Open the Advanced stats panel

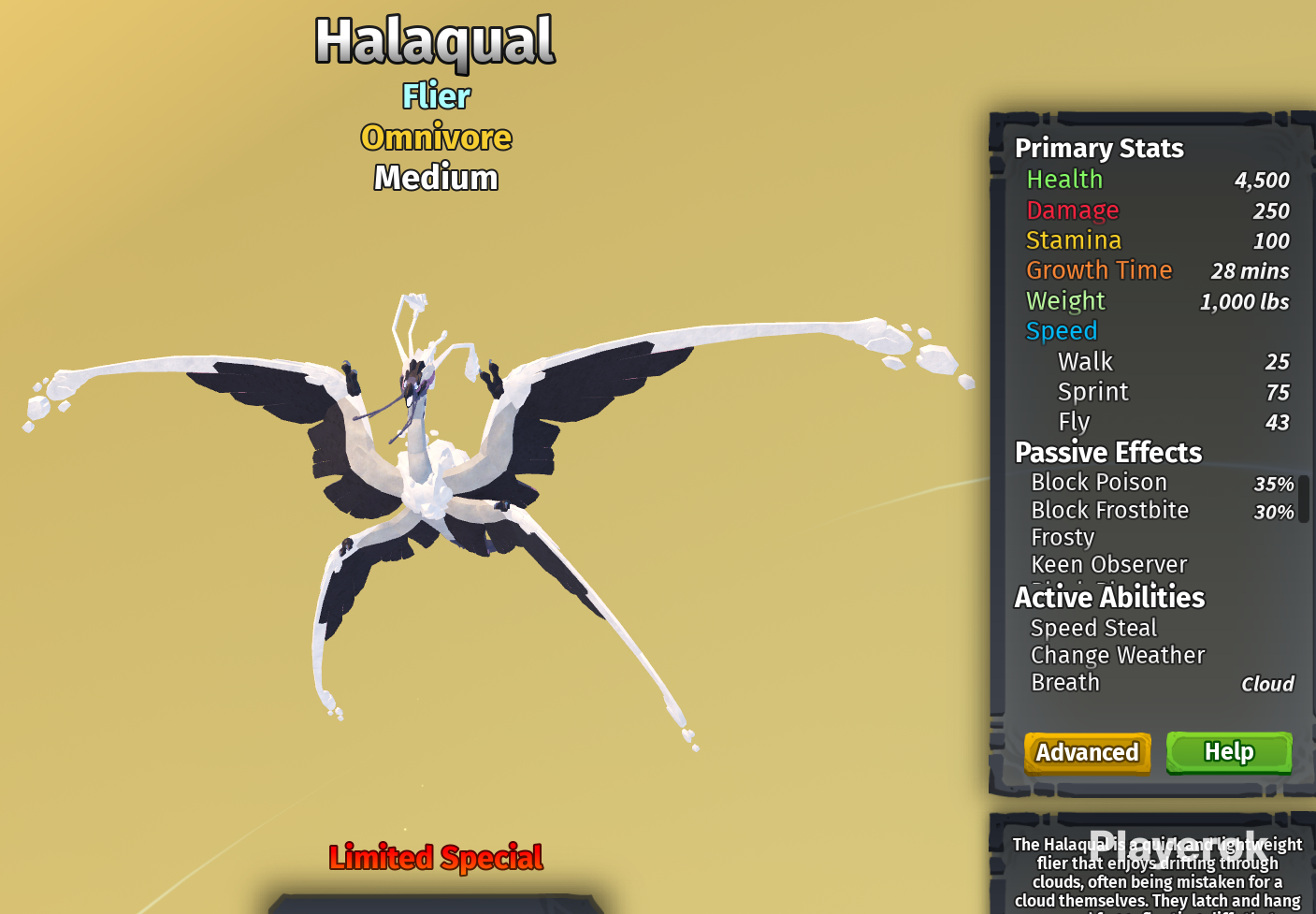coord(1087,752)
